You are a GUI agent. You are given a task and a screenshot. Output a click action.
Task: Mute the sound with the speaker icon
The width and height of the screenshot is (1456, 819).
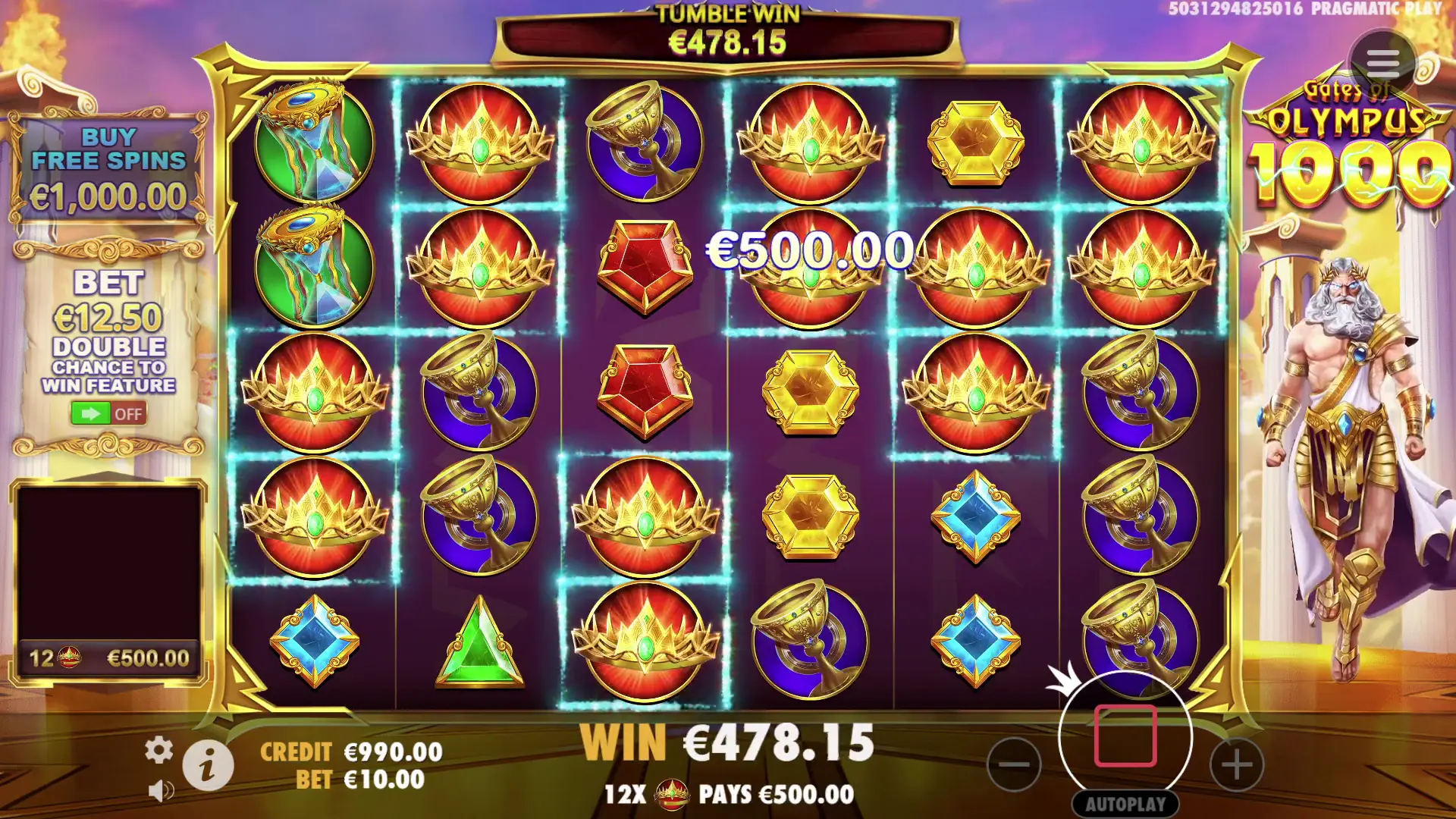tap(160, 791)
